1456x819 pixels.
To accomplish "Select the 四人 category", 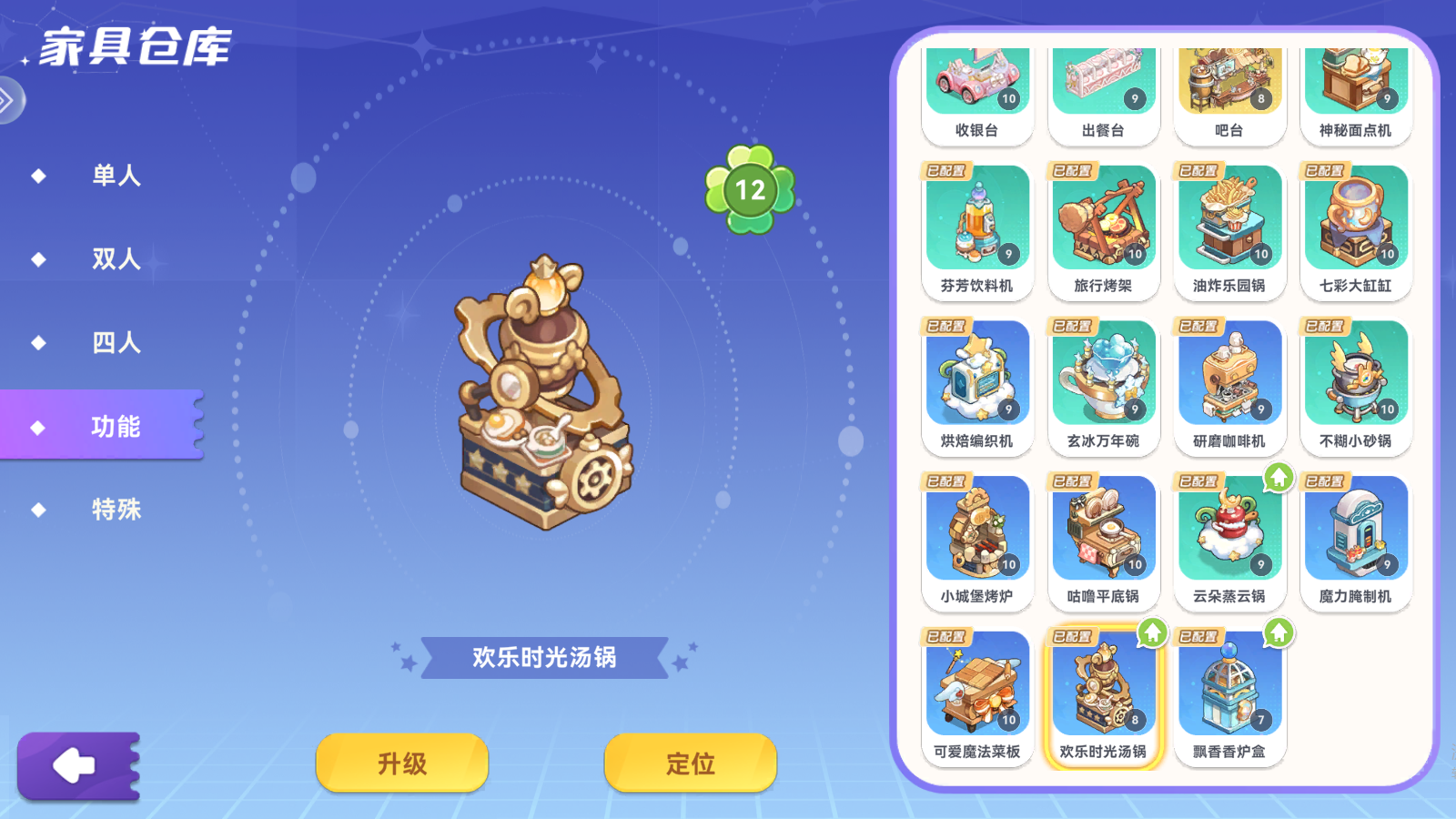I will (116, 344).
